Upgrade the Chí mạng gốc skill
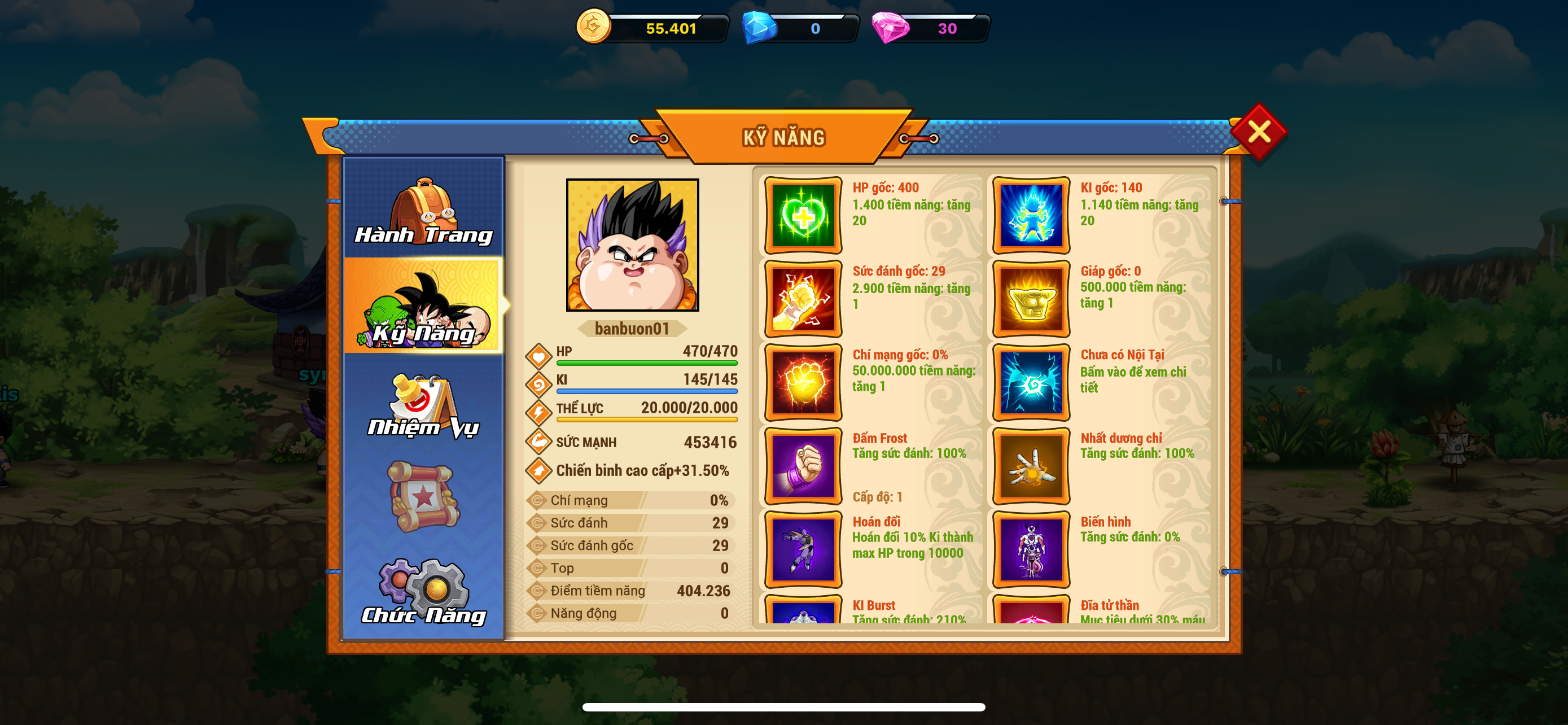1568x725 pixels. pyautogui.click(x=803, y=382)
